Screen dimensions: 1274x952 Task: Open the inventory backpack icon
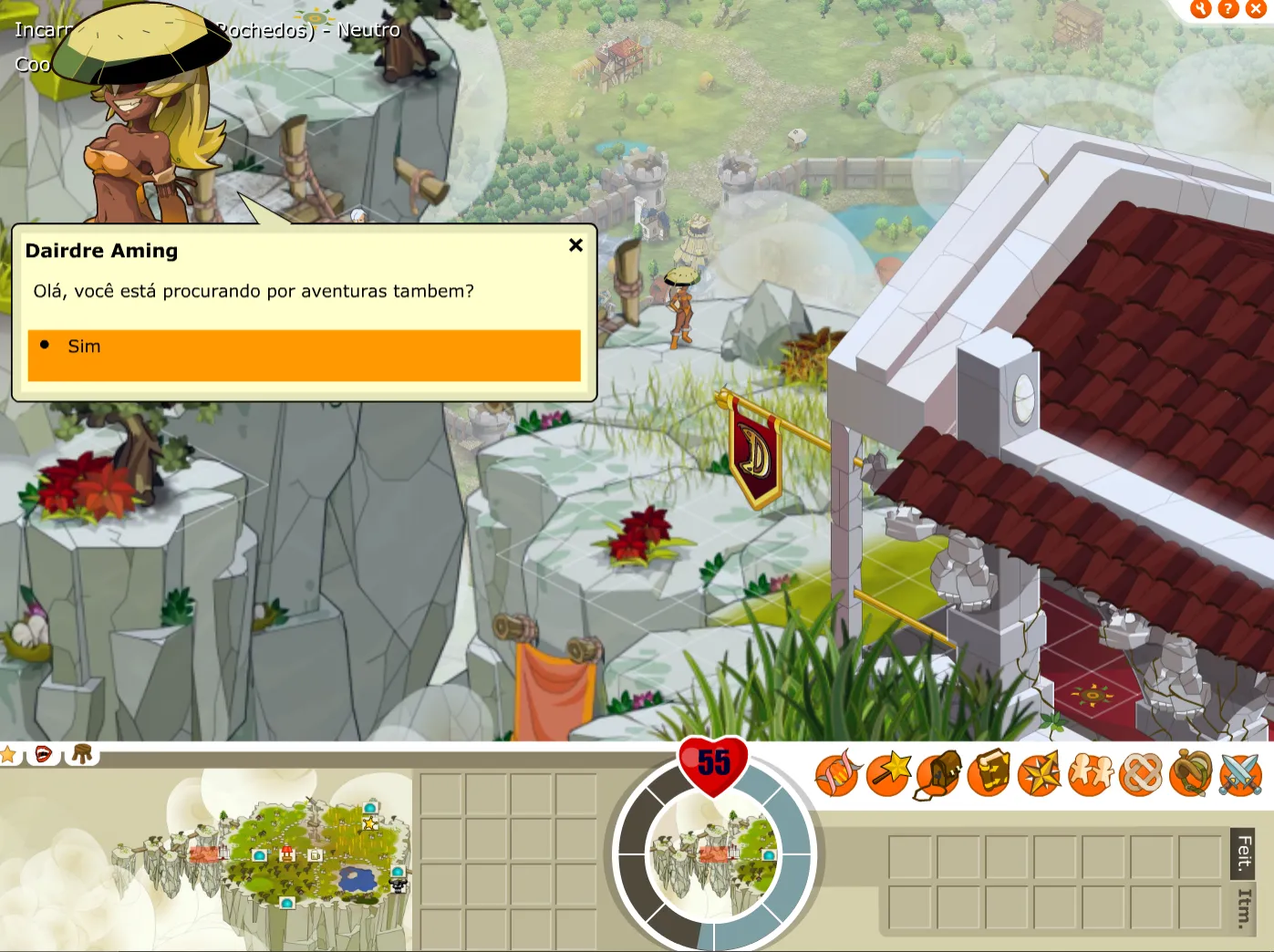coord(938,774)
